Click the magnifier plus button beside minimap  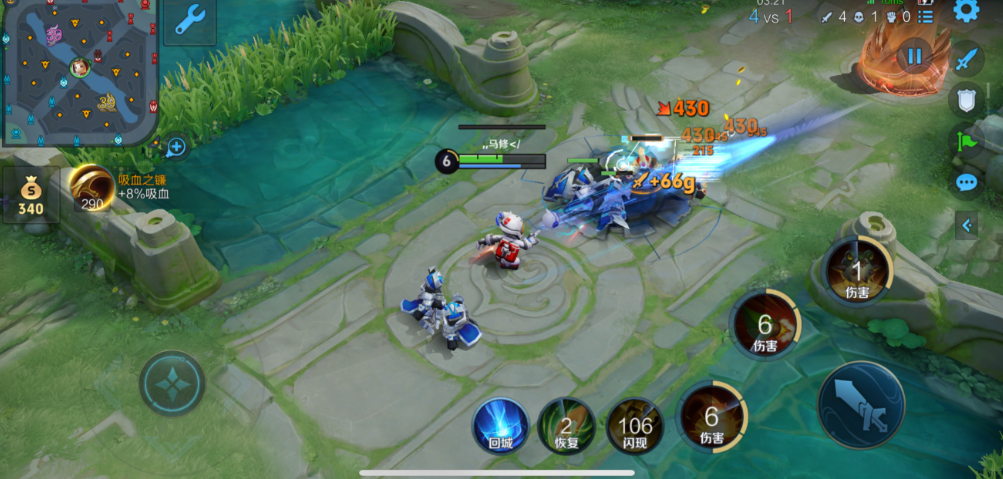pos(176,147)
